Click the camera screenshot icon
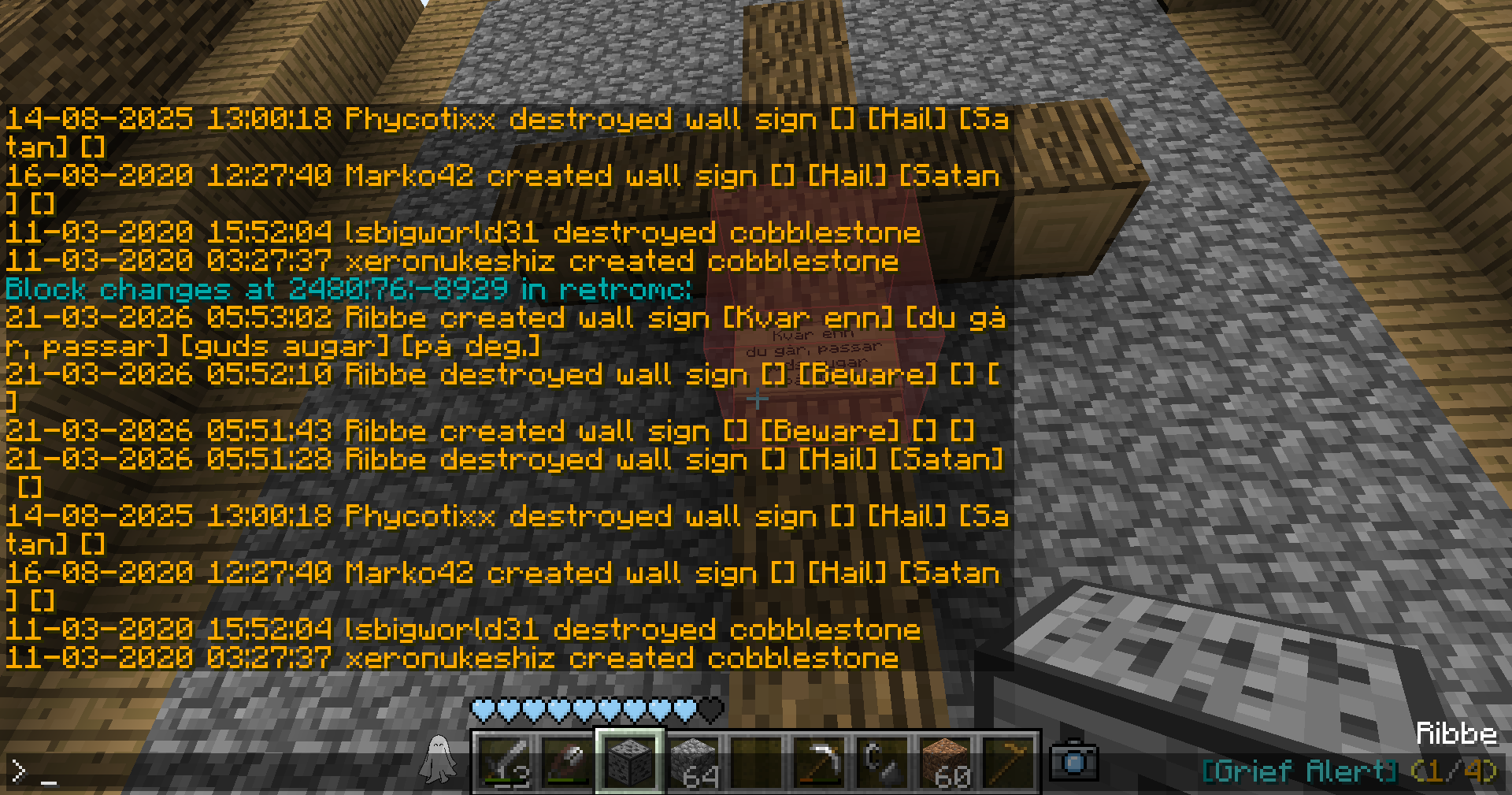Viewport: 1512px width, 795px height. pyautogui.click(x=1075, y=761)
